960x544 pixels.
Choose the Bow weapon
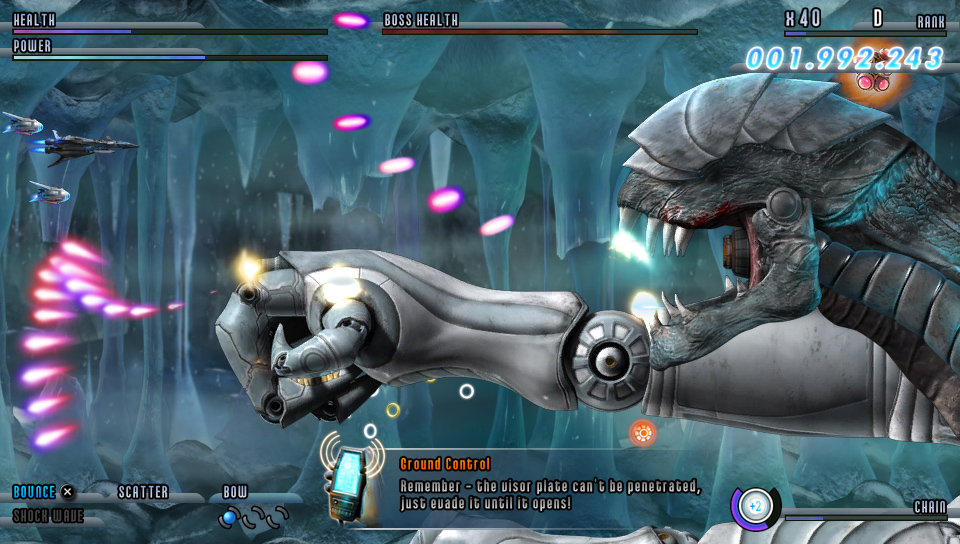point(235,492)
